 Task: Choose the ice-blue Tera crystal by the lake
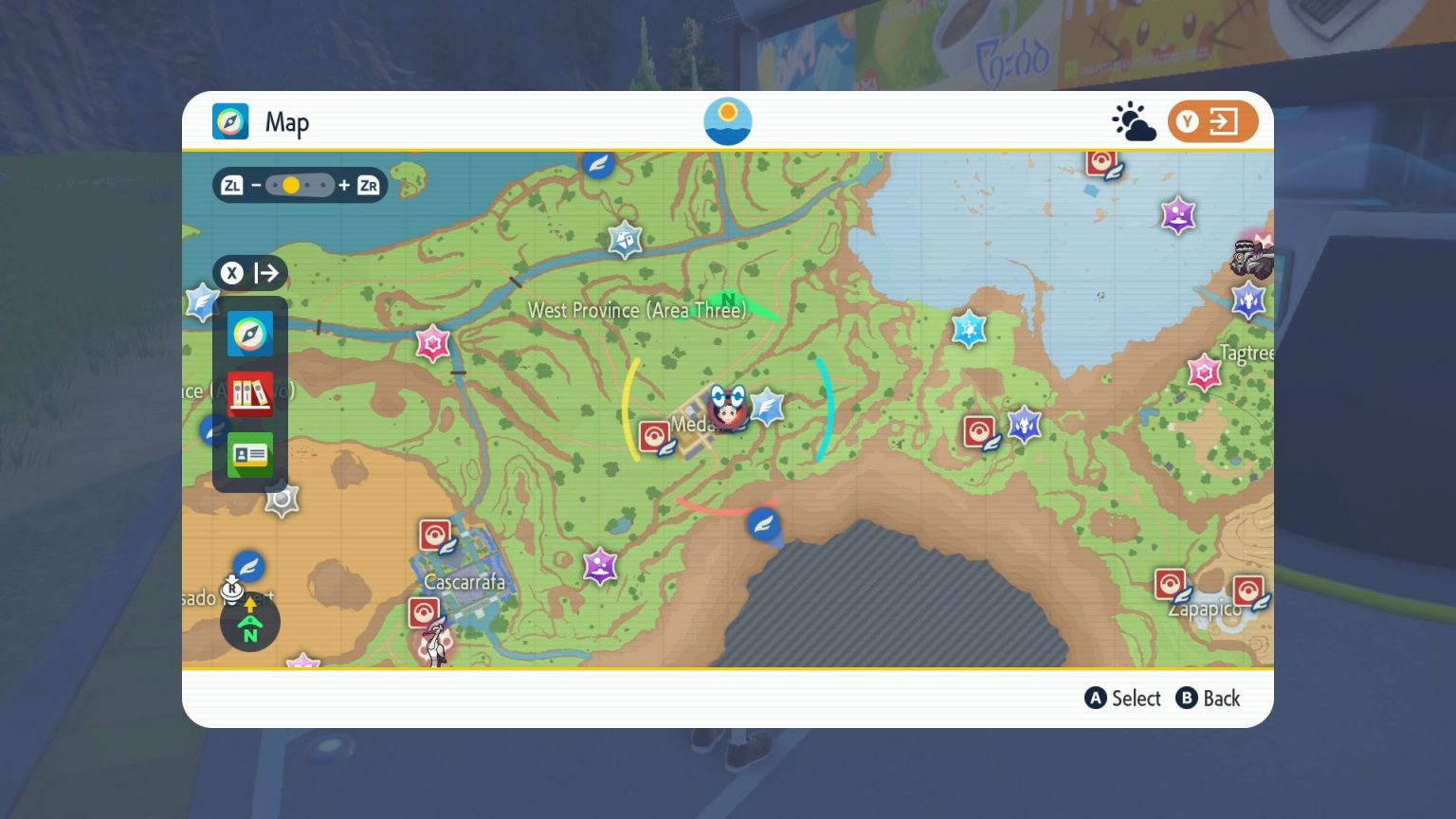969,330
